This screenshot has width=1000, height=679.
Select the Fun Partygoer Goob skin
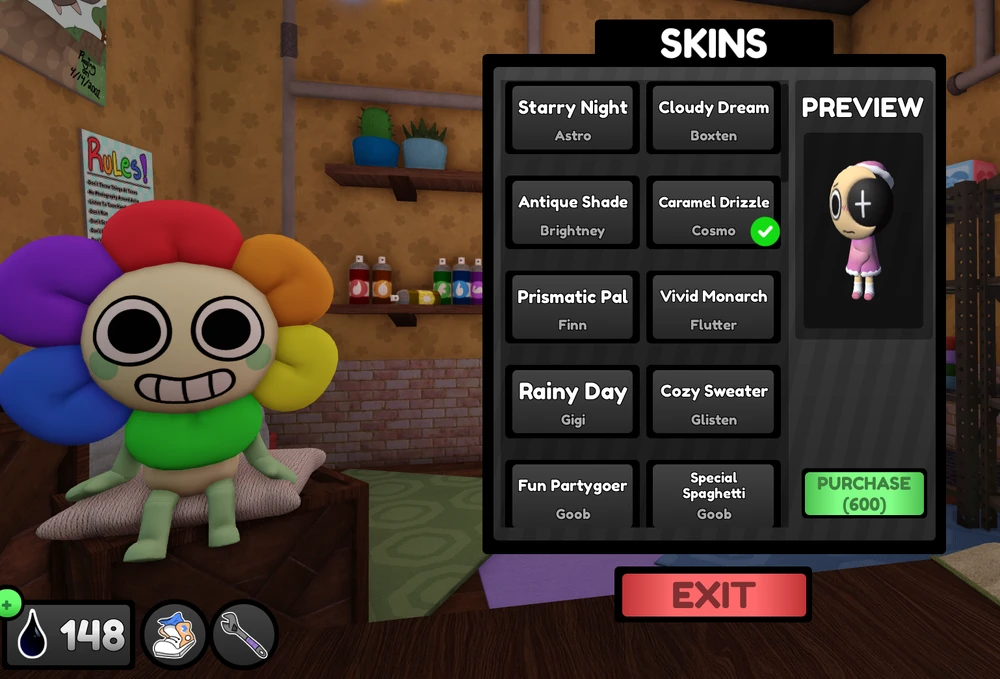pyautogui.click(x=572, y=496)
